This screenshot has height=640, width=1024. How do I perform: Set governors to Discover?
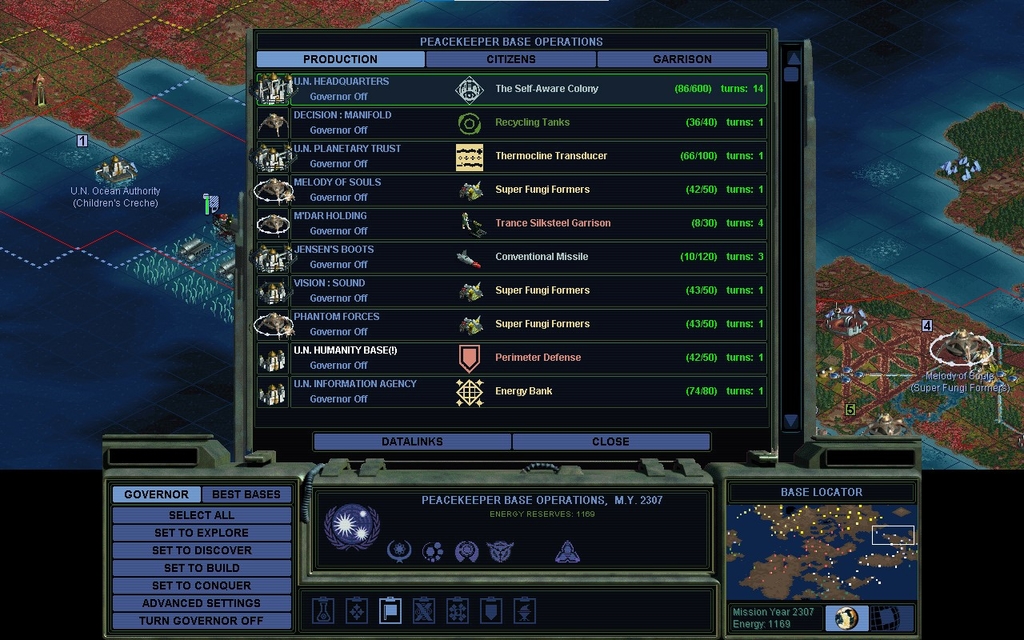coord(201,550)
